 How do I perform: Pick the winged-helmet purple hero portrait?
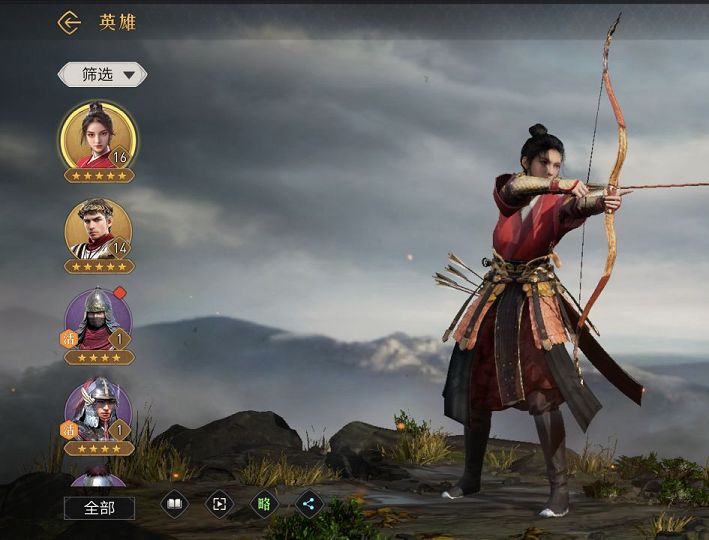pos(98,410)
